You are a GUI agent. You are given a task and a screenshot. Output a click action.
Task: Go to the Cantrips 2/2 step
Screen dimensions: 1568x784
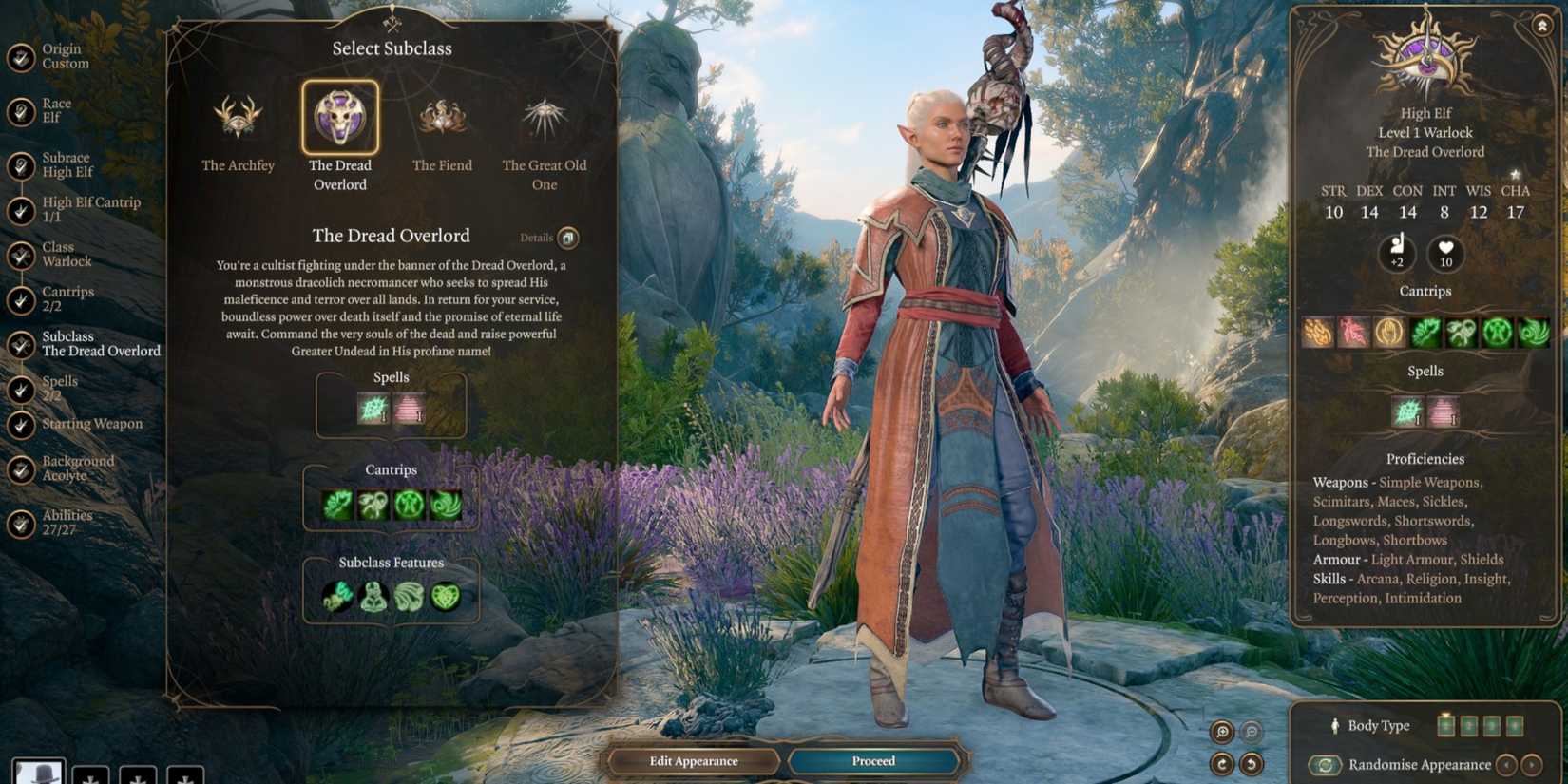(67, 299)
